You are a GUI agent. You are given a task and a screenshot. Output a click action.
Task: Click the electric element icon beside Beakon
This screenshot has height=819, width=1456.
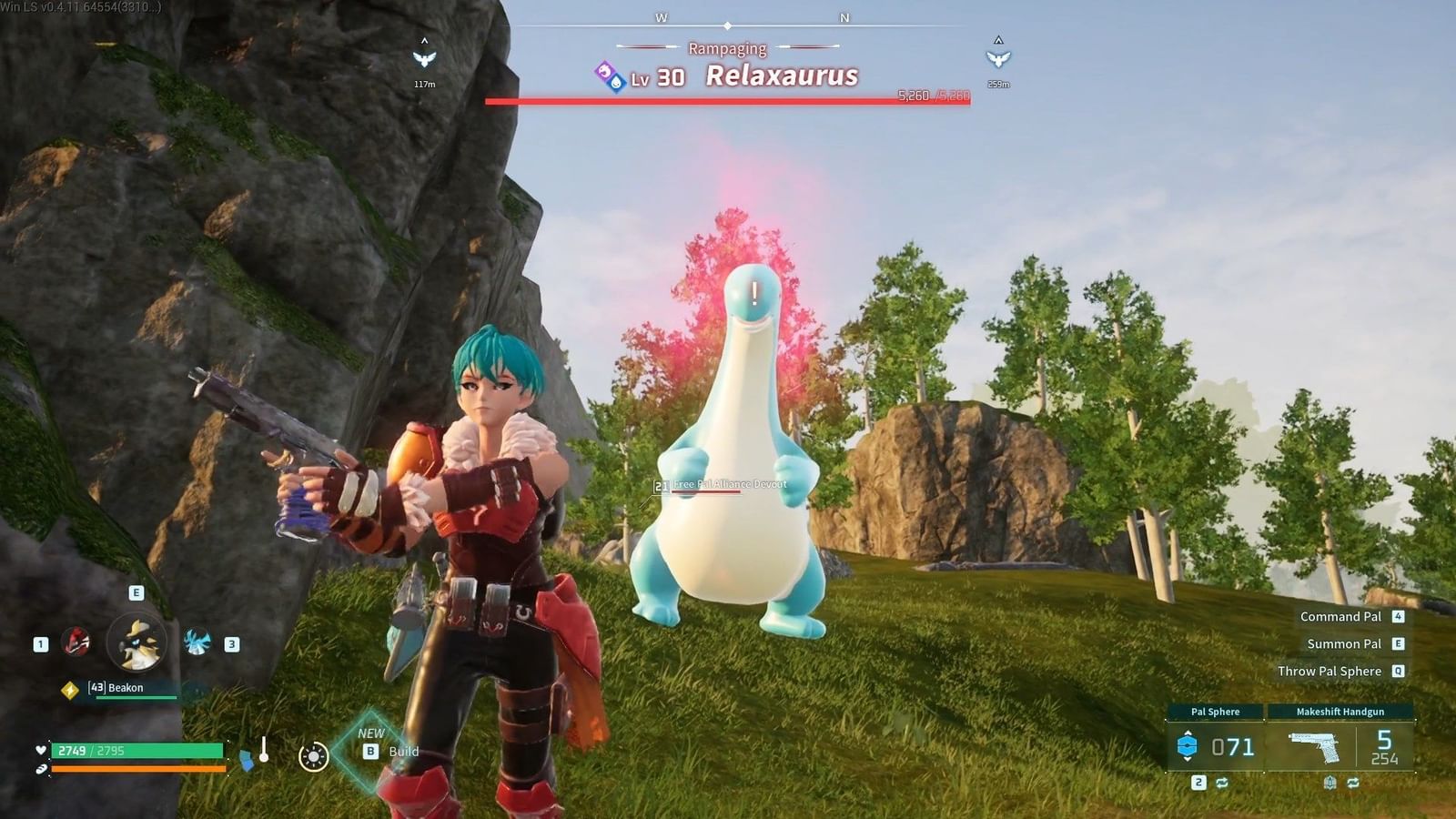(70, 688)
